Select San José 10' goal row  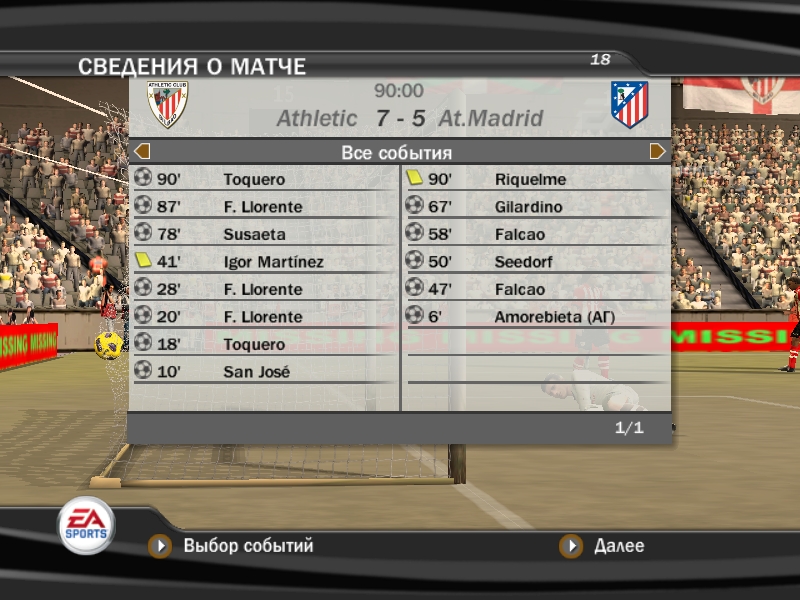pos(265,372)
